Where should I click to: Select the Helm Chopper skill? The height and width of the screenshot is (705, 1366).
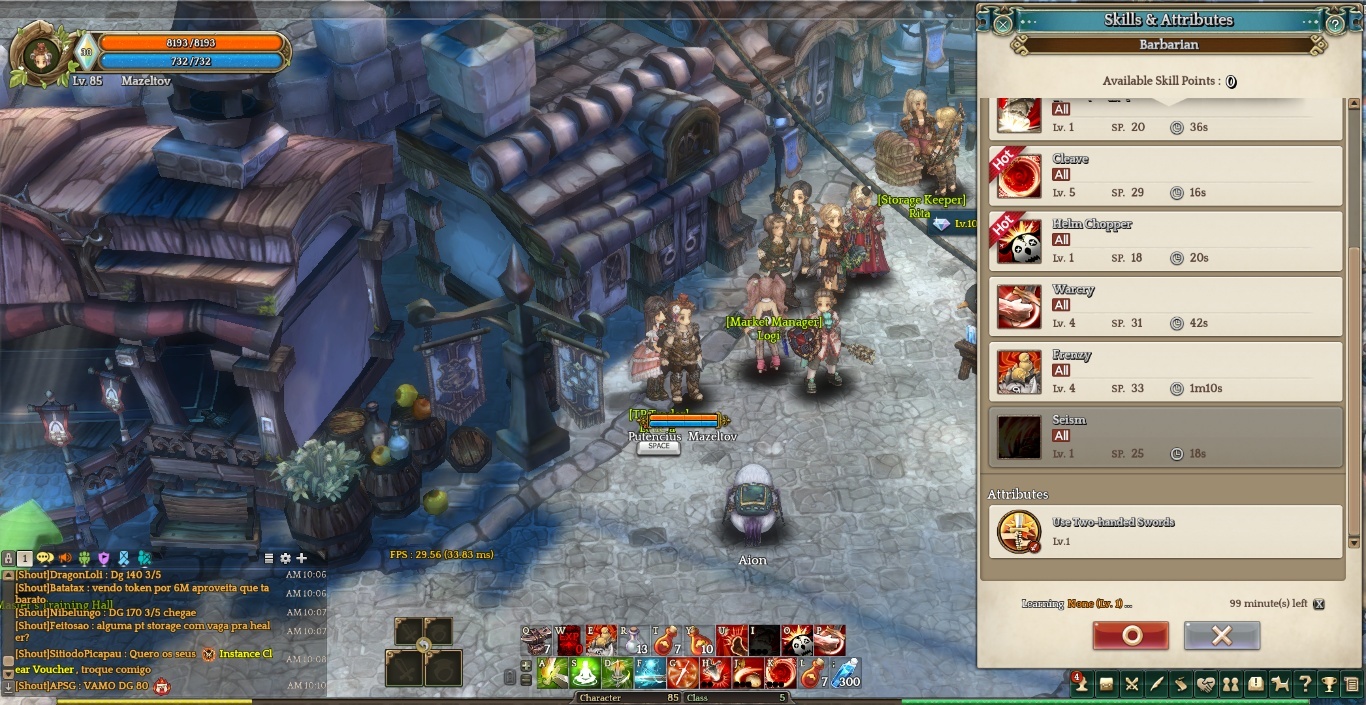tap(1165, 241)
